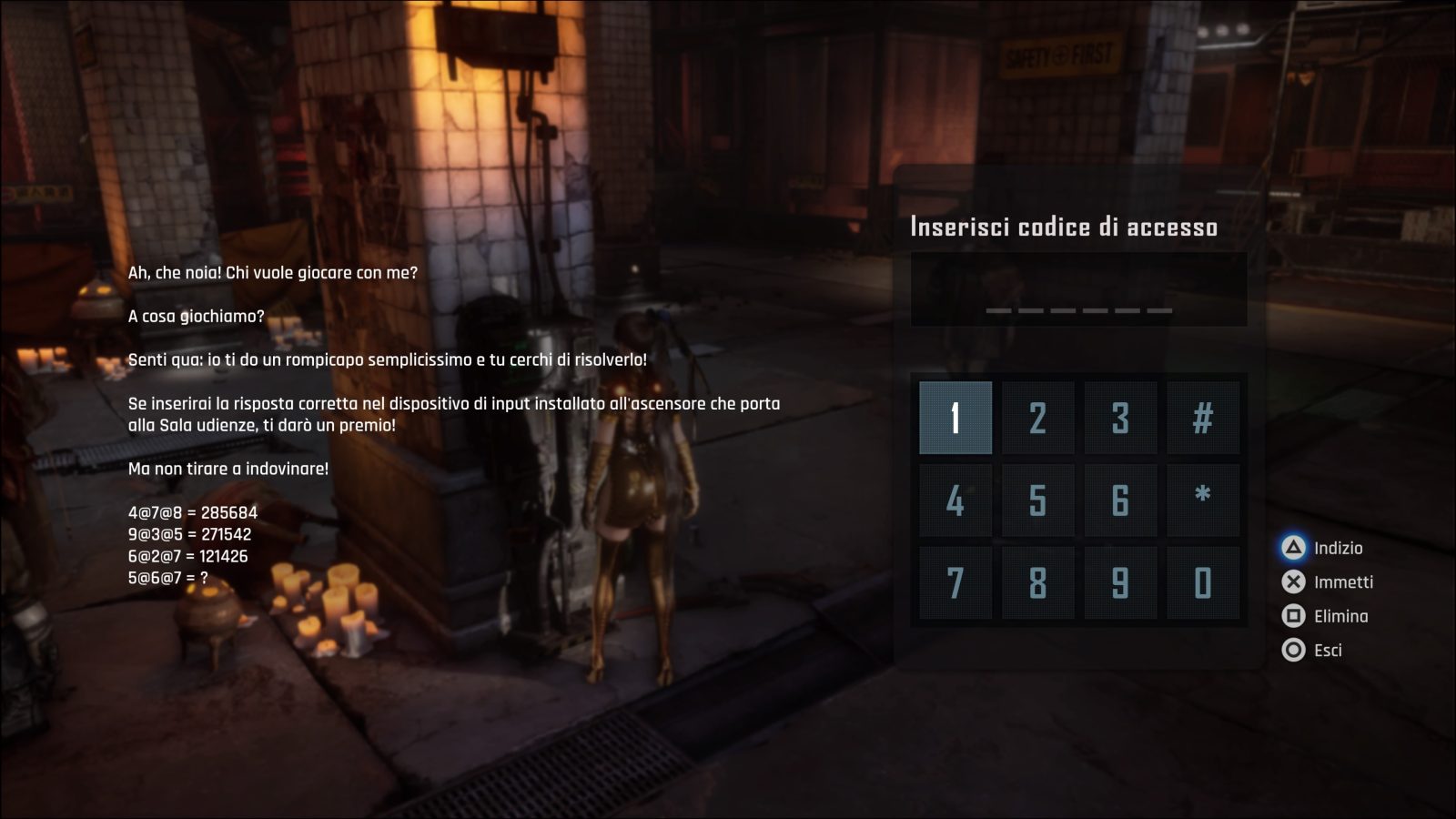Click the hash symbol key
This screenshot has width=1456, height=819.
[1203, 418]
